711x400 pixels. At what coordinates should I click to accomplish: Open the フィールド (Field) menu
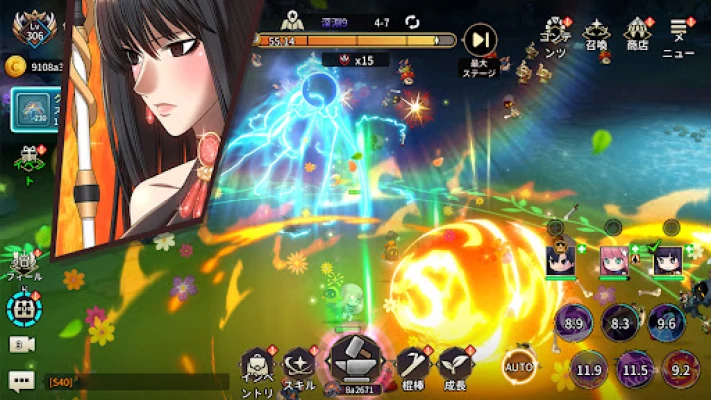pyautogui.click(x=22, y=262)
